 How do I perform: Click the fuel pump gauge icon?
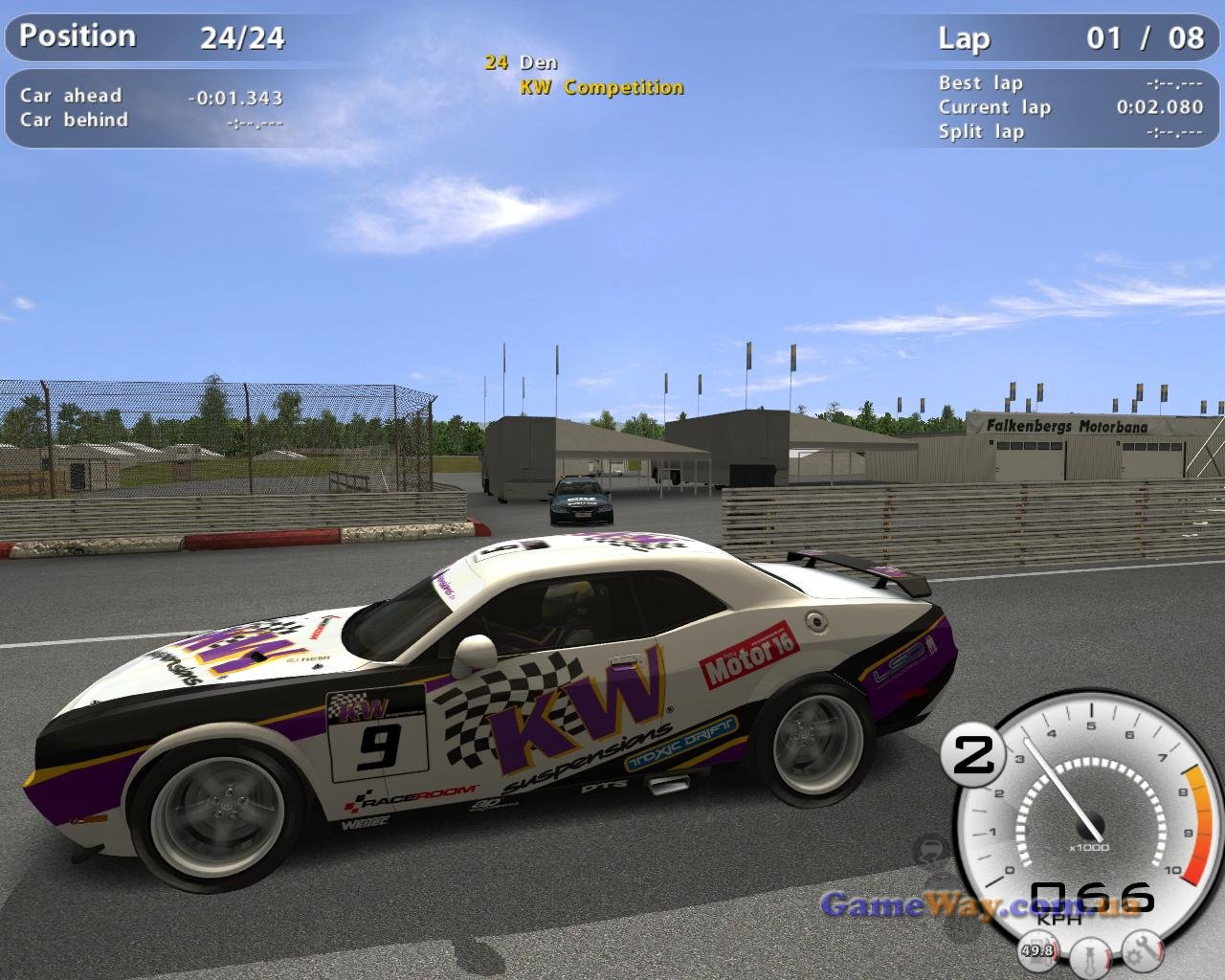(x=1036, y=949)
